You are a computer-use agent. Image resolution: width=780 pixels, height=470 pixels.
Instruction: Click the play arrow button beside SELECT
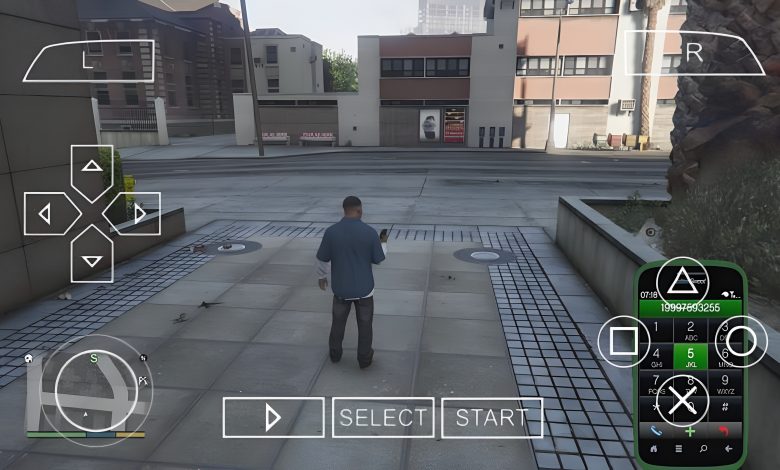[x=273, y=418]
